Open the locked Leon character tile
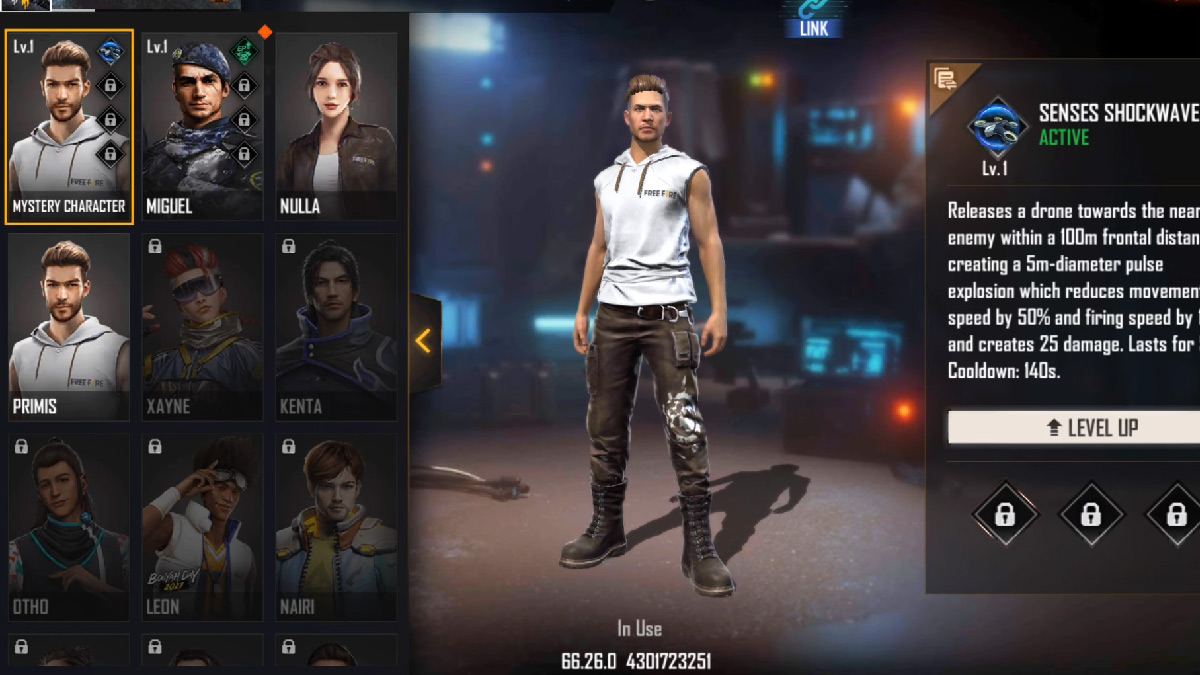Viewport: 1200px width, 675px height. (202, 526)
